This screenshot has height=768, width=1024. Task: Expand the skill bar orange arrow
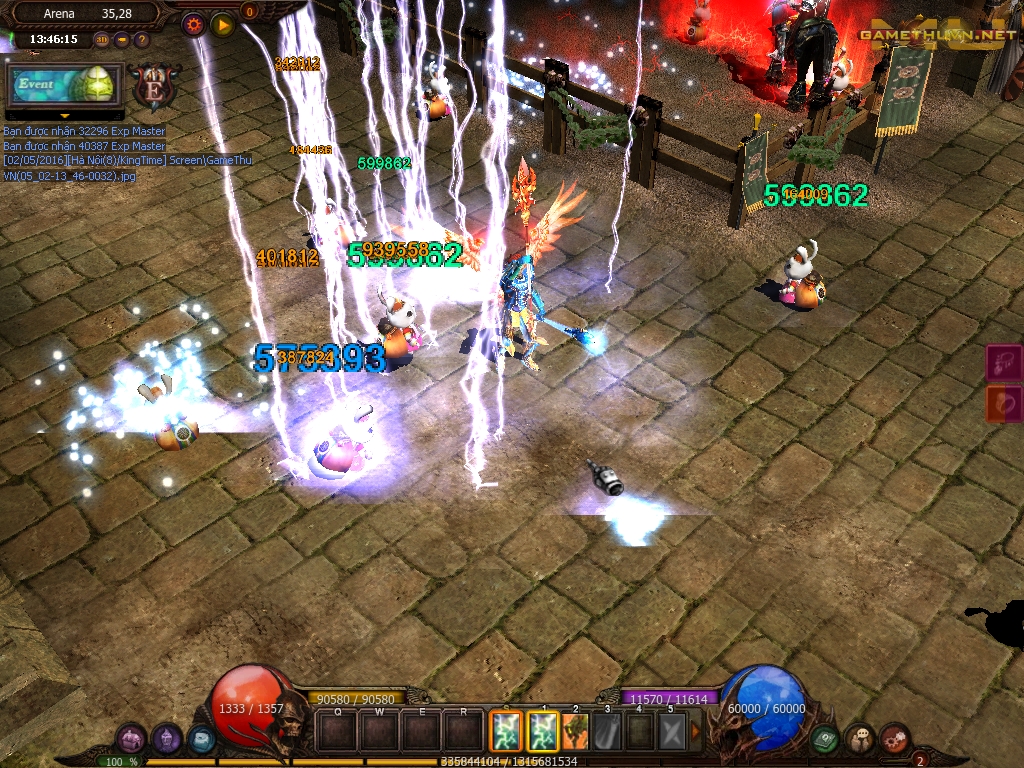coord(696,731)
